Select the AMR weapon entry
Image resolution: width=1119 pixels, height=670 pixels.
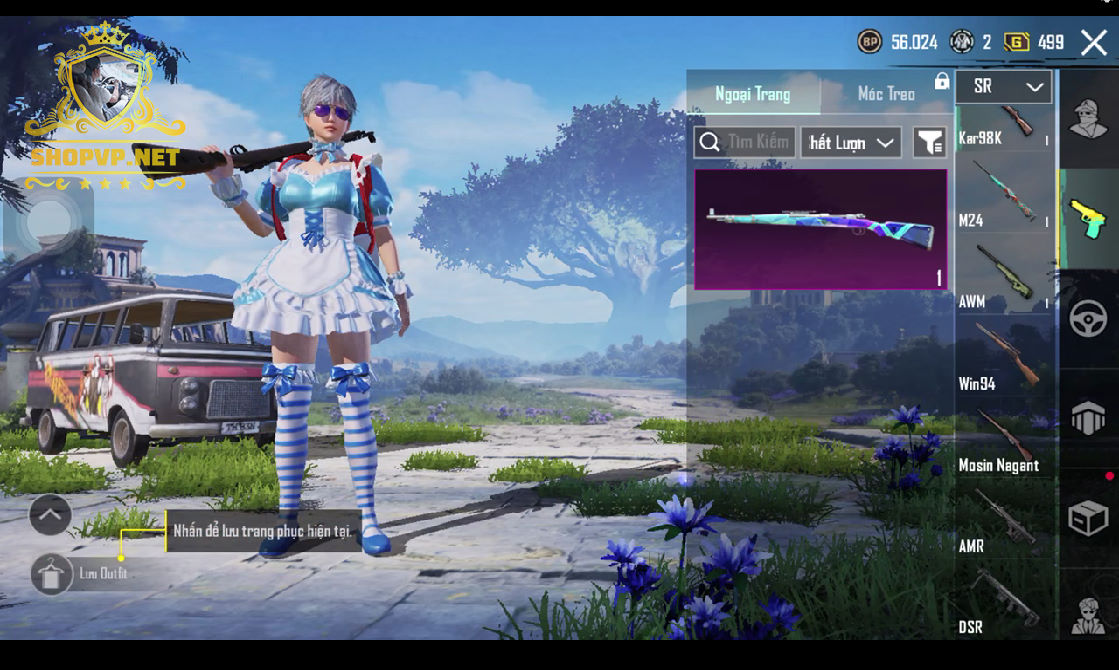(1004, 521)
